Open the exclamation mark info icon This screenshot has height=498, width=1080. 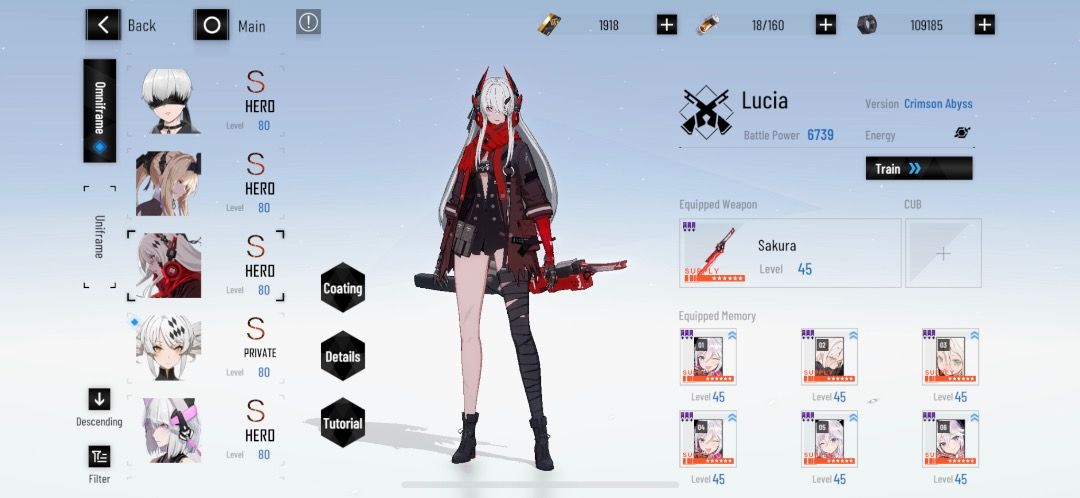(309, 22)
